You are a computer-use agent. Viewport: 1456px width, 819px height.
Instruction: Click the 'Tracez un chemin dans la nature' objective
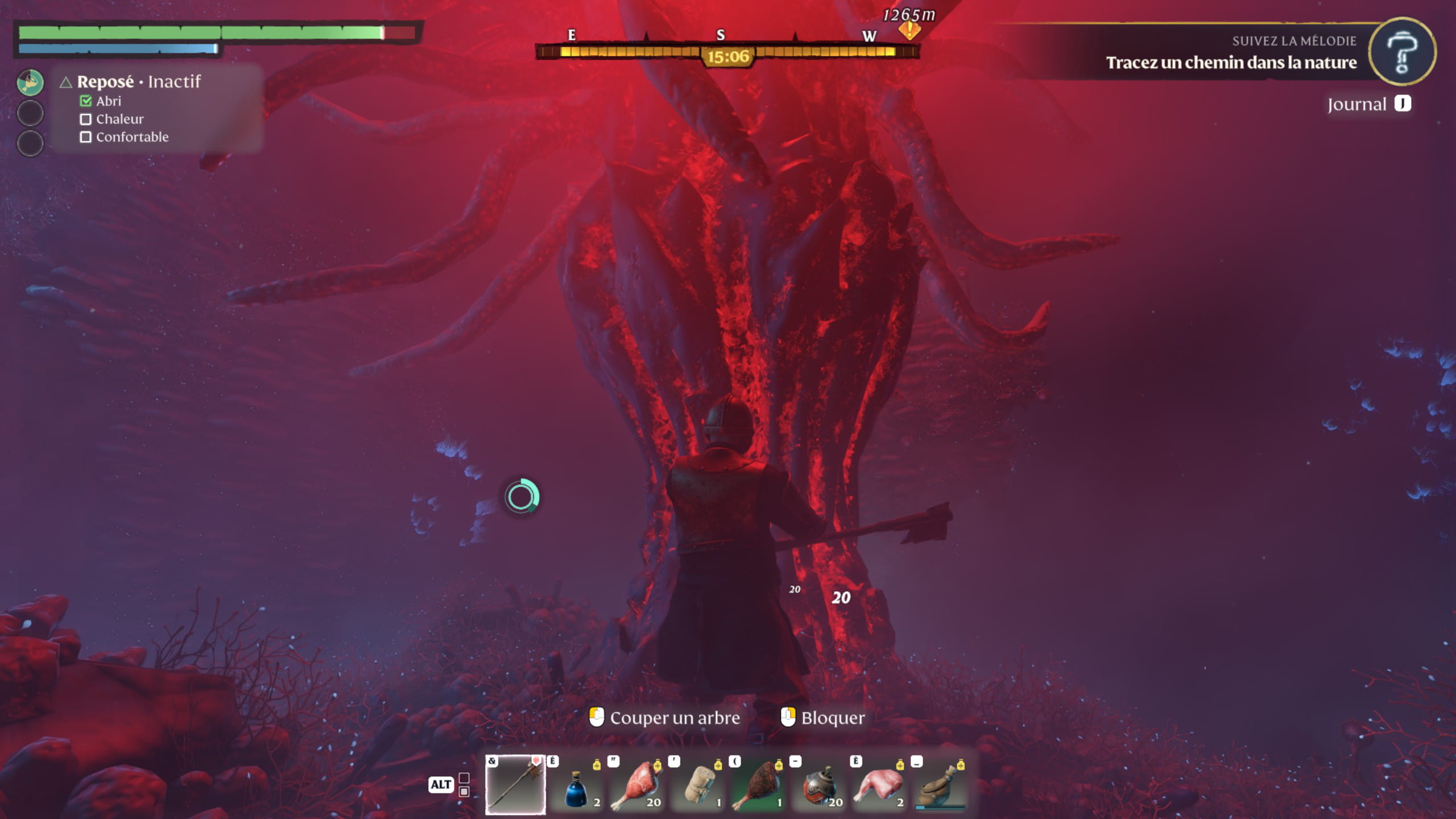coord(1231,63)
